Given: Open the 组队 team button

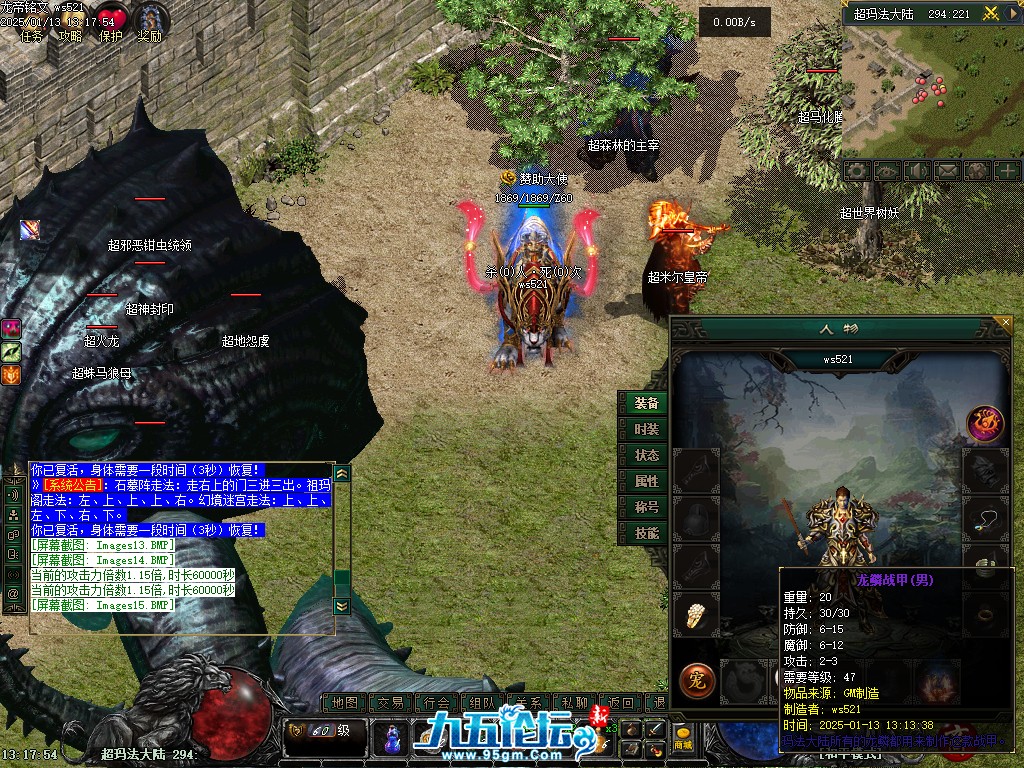Looking at the screenshot, I should tap(483, 703).
